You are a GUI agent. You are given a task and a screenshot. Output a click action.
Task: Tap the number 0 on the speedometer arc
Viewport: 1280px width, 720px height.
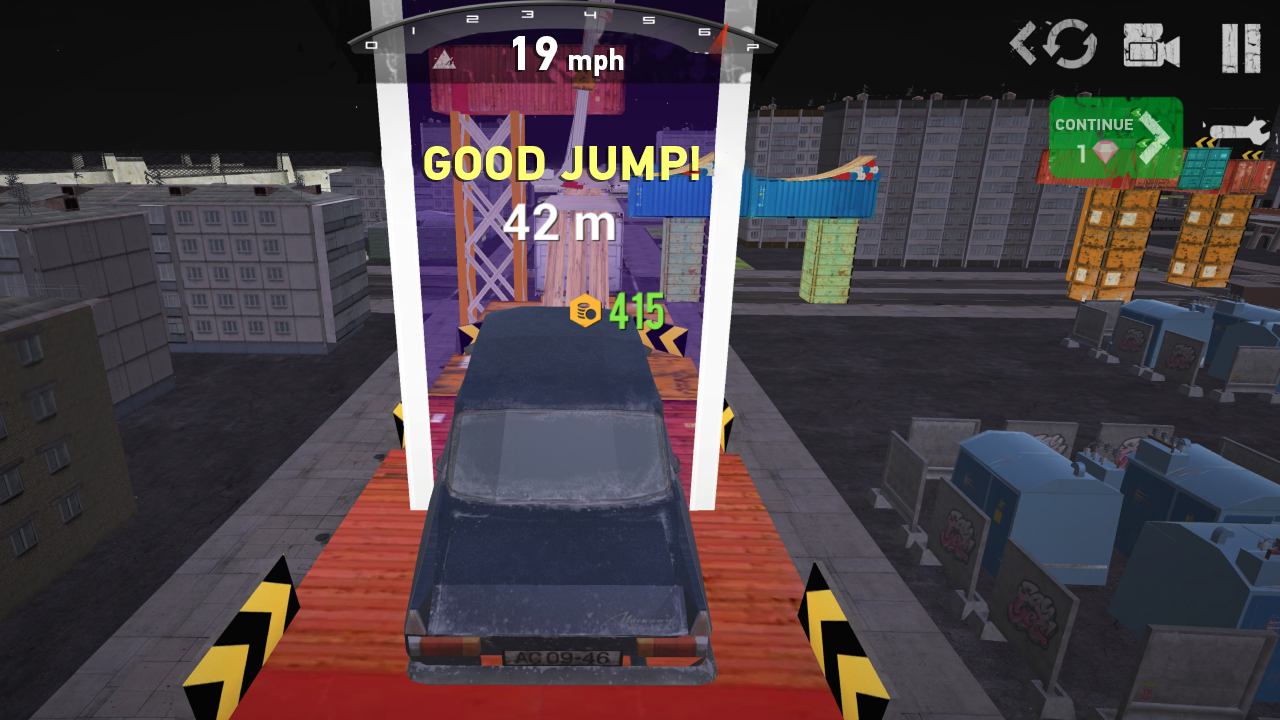[370, 44]
